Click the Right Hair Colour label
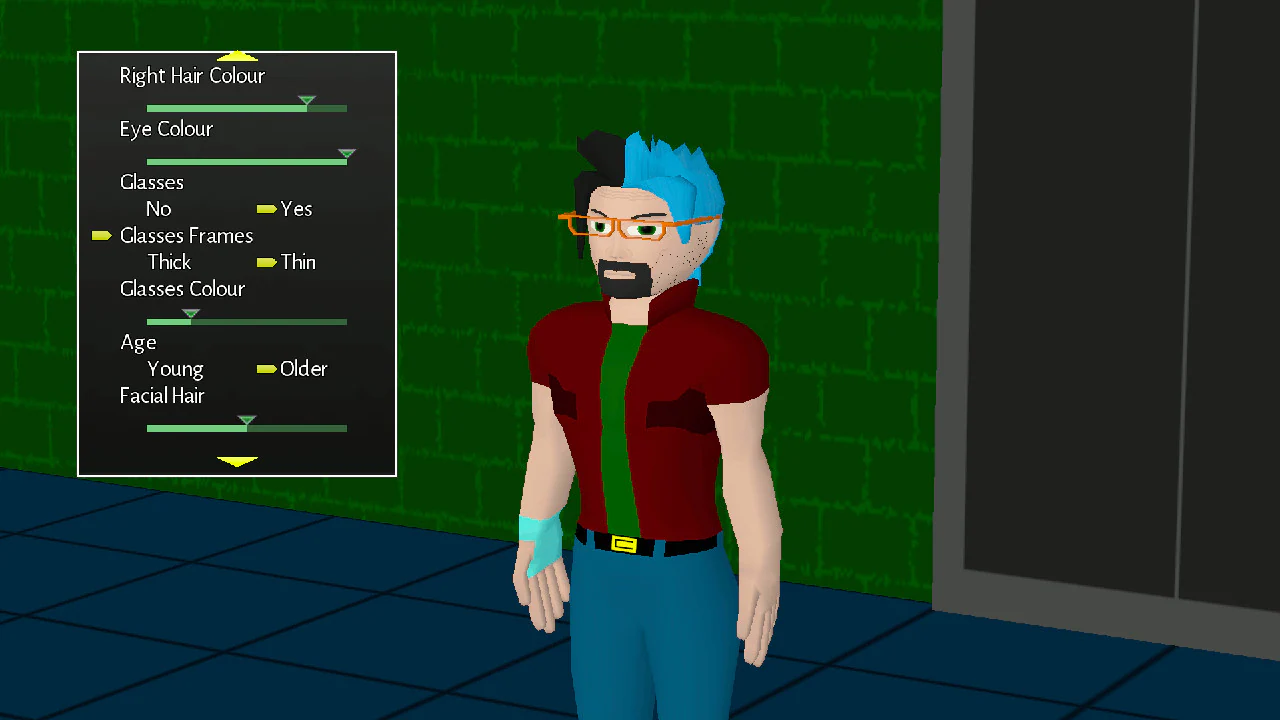 [191, 75]
